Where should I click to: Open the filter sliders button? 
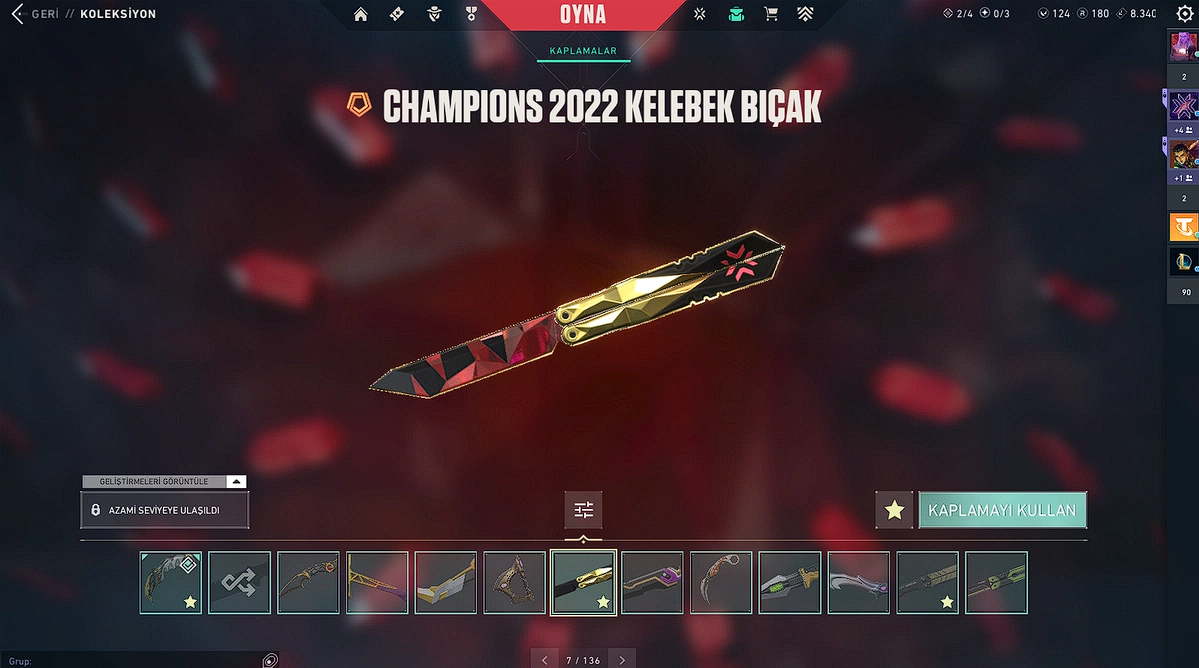pos(584,510)
